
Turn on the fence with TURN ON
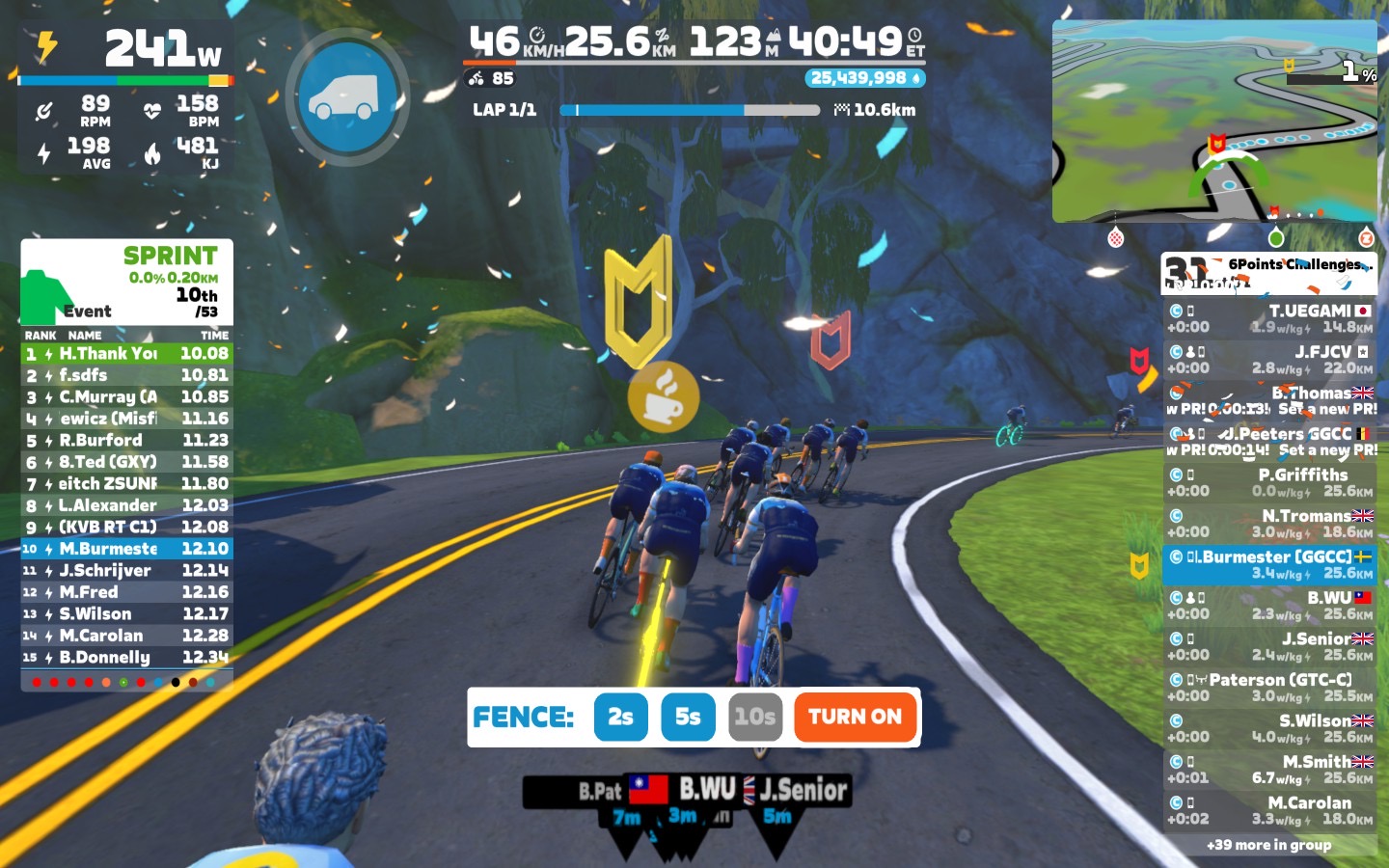point(855,717)
